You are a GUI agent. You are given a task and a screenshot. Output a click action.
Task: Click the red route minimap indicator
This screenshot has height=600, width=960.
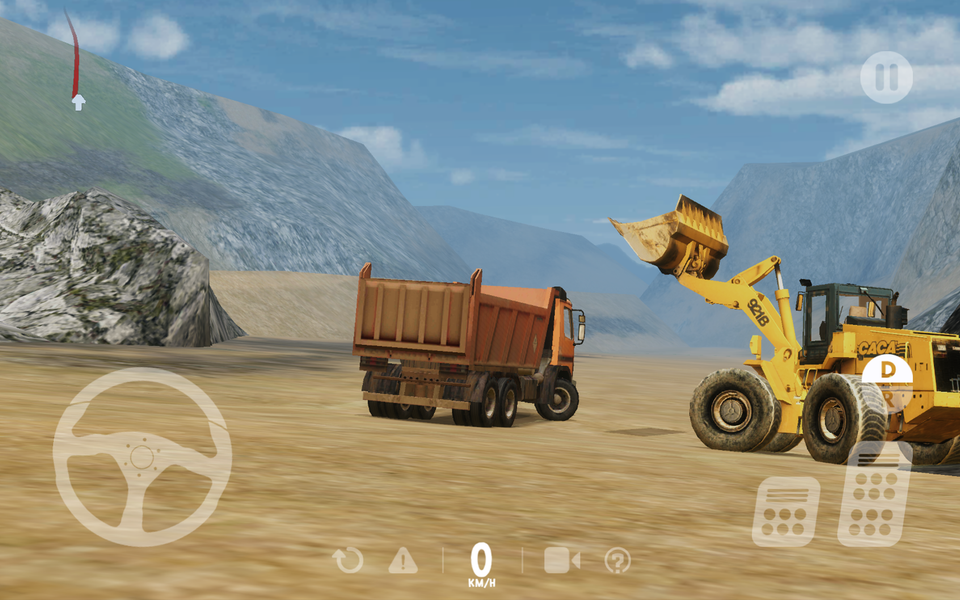pyautogui.click(x=74, y=60)
